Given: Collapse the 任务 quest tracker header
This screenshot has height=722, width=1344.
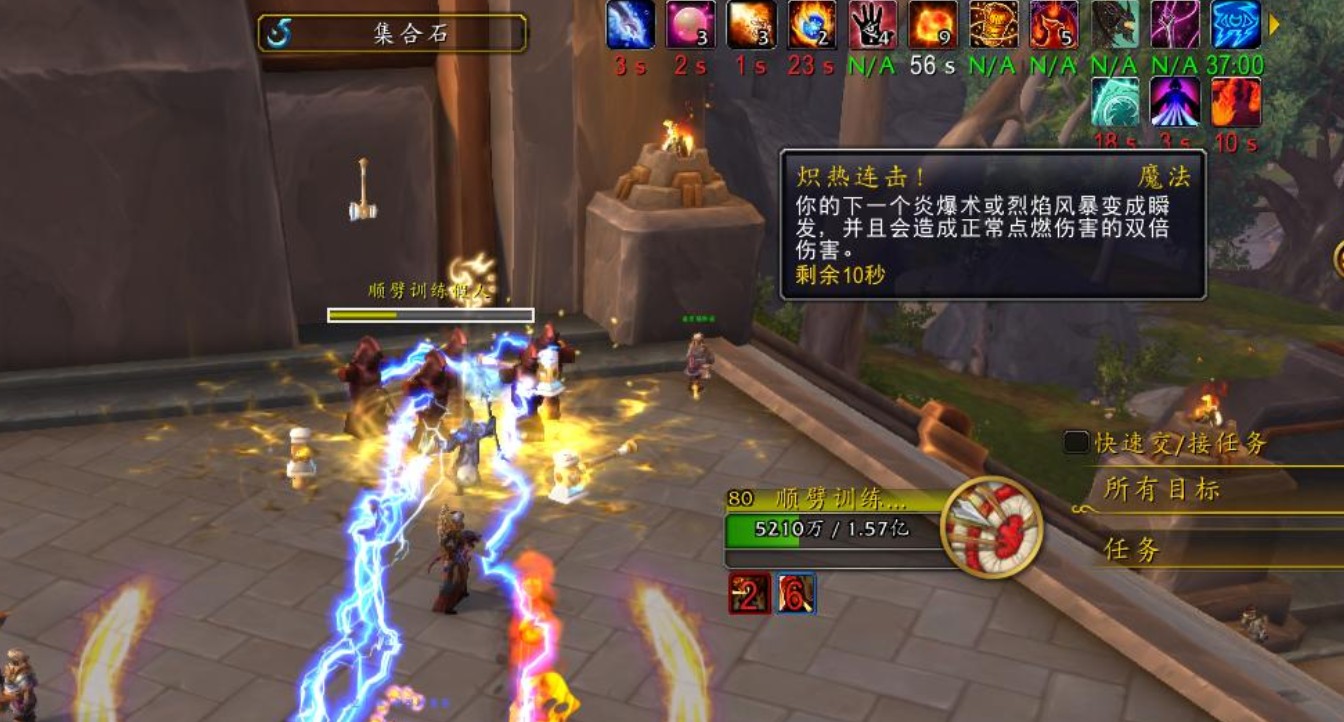Looking at the screenshot, I should tap(1131, 548).
